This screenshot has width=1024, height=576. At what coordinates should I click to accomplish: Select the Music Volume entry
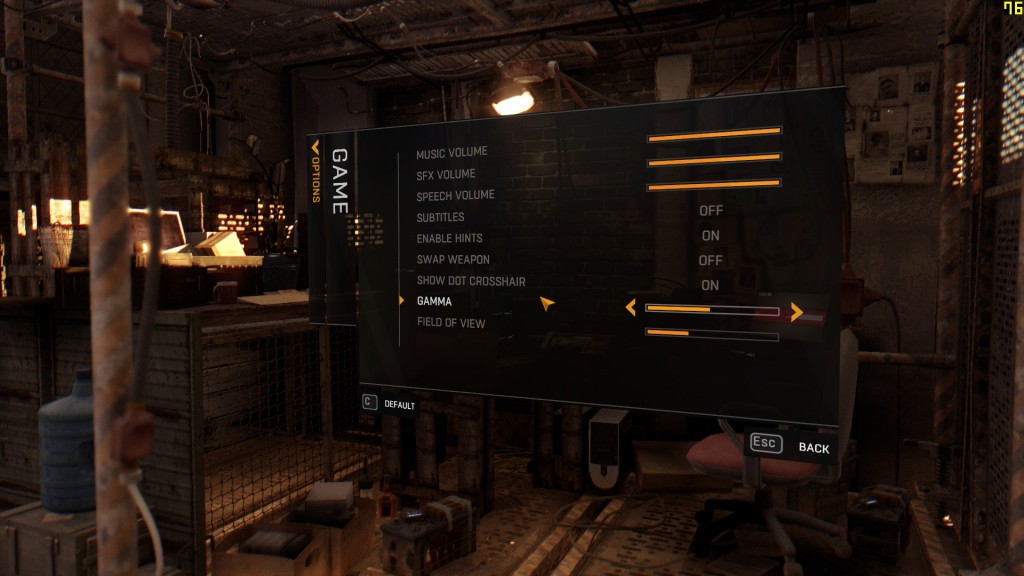coord(452,152)
